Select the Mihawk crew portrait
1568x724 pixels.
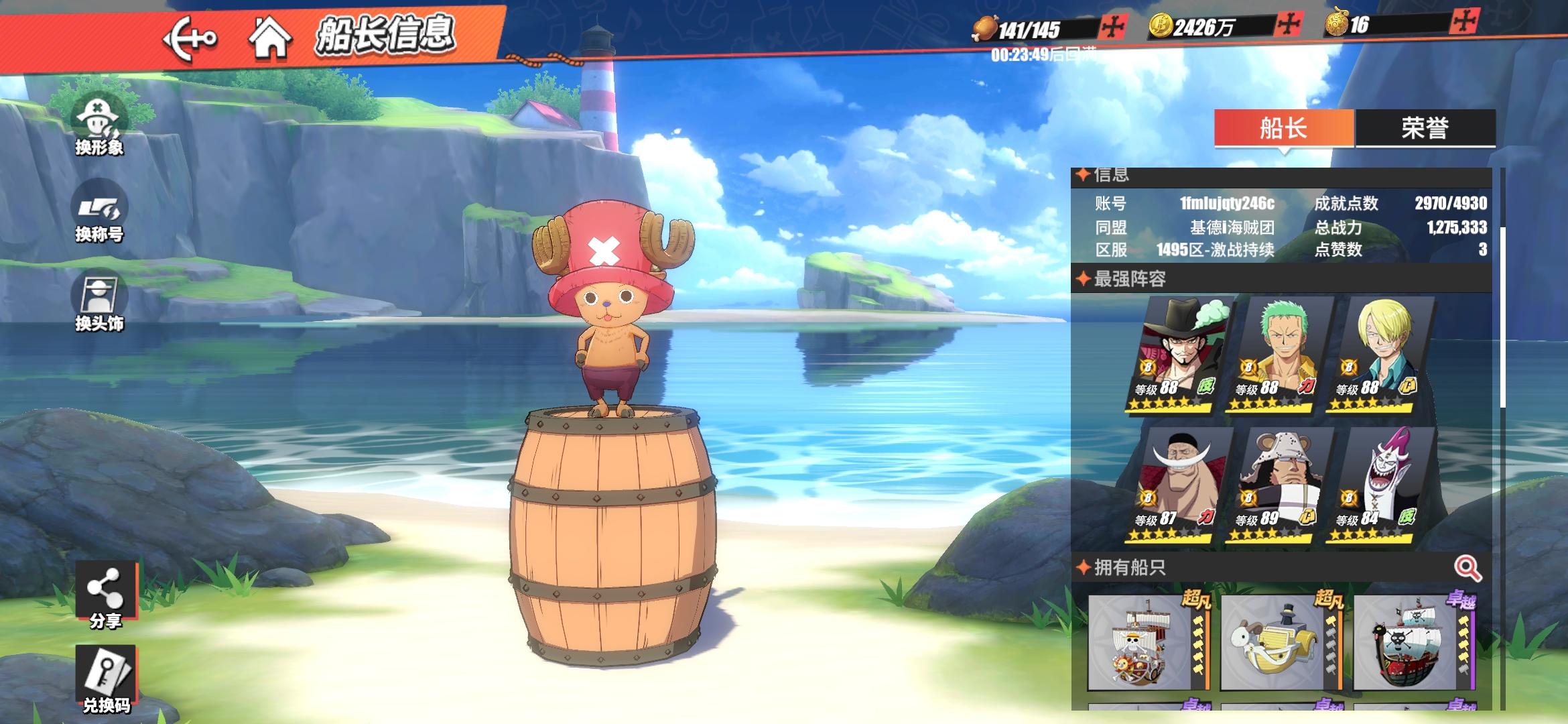(x=1181, y=355)
